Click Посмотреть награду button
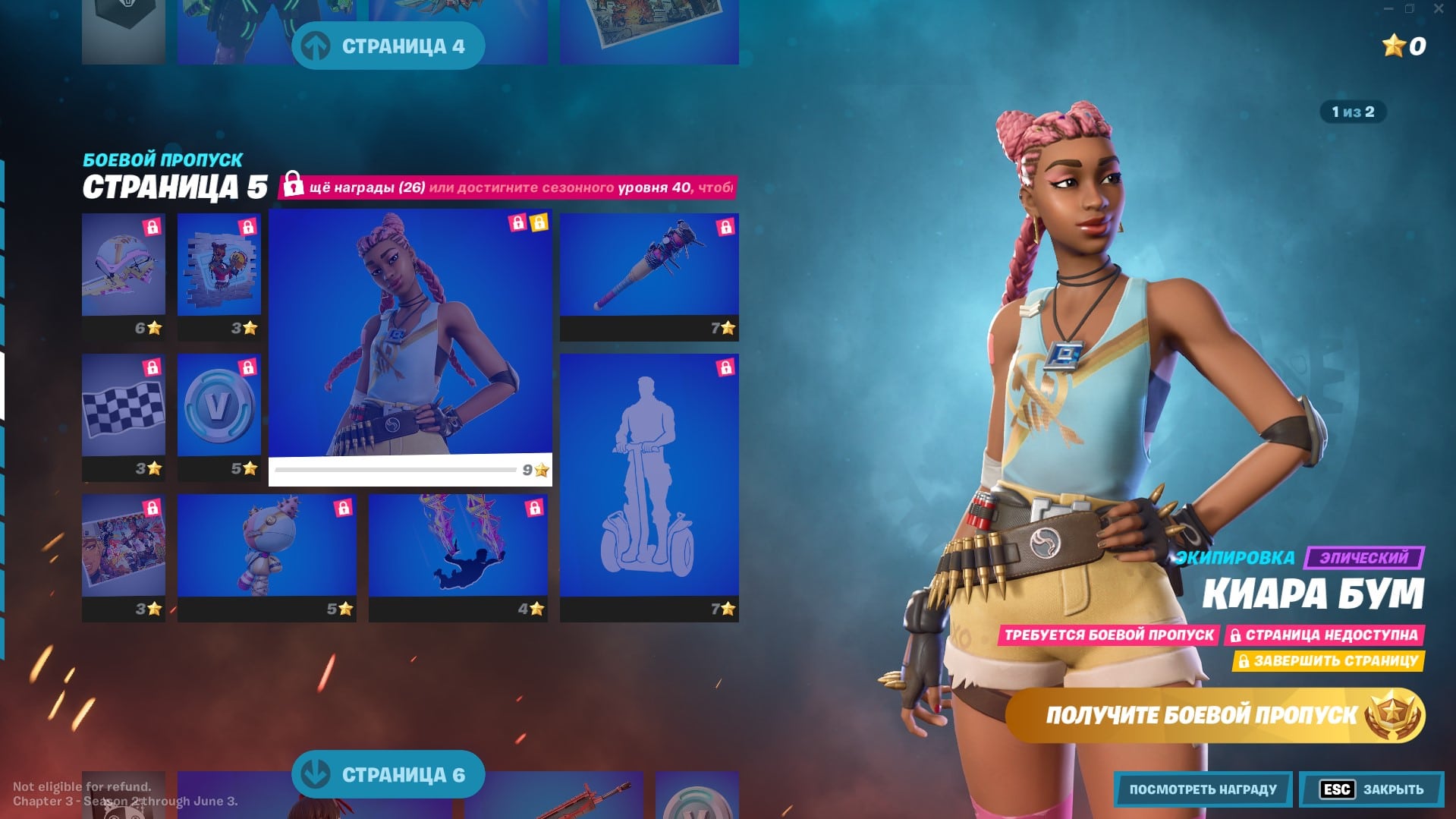The image size is (1456, 819). point(1203,789)
